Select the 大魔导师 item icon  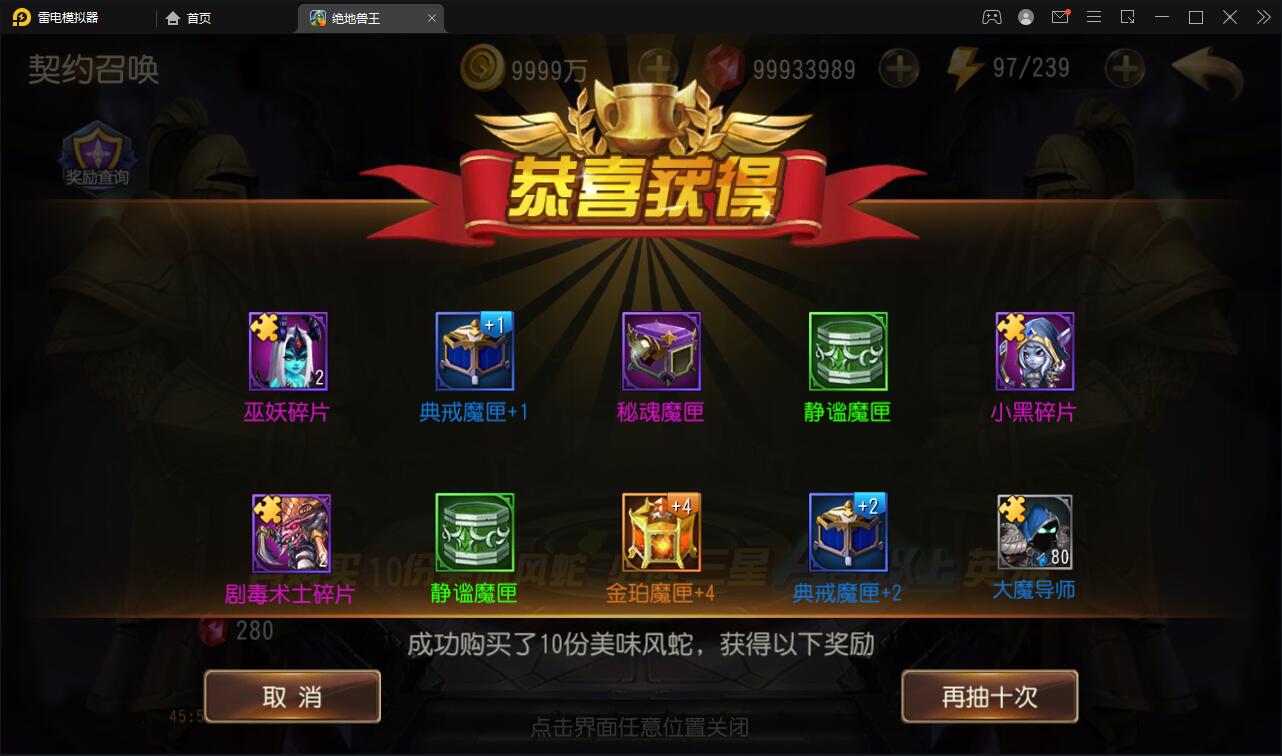point(1035,531)
